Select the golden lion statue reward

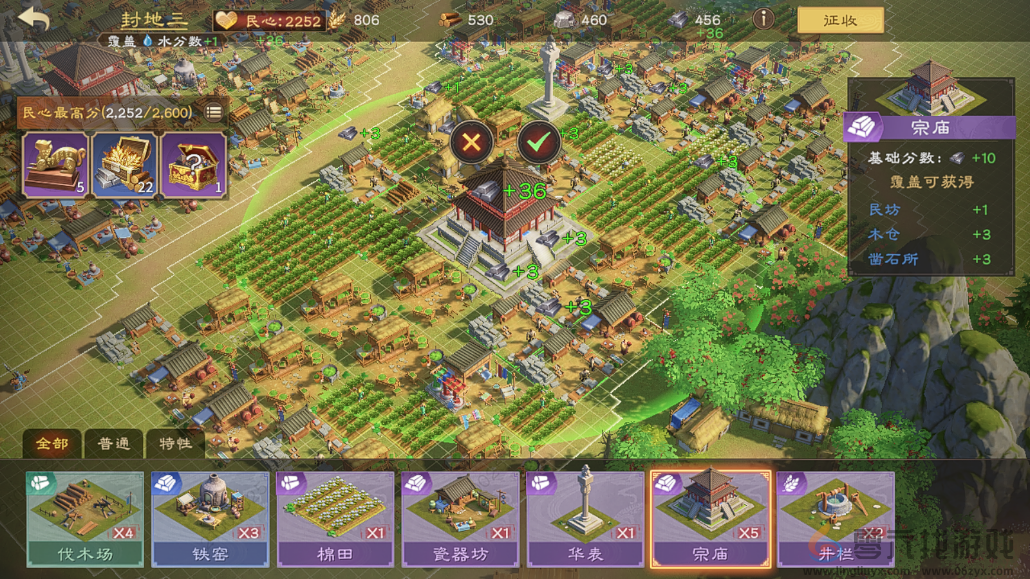tap(55, 164)
